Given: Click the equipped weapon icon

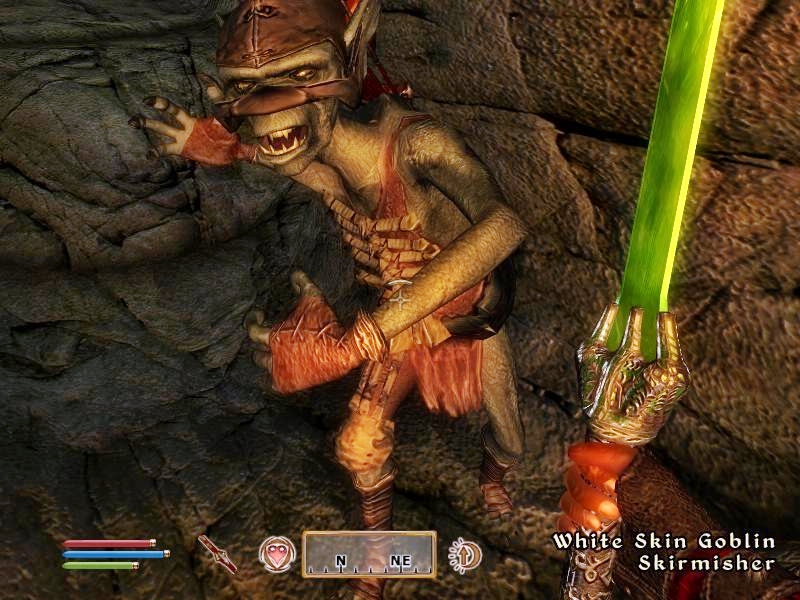Looking at the screenshot, I should (217, 553).
